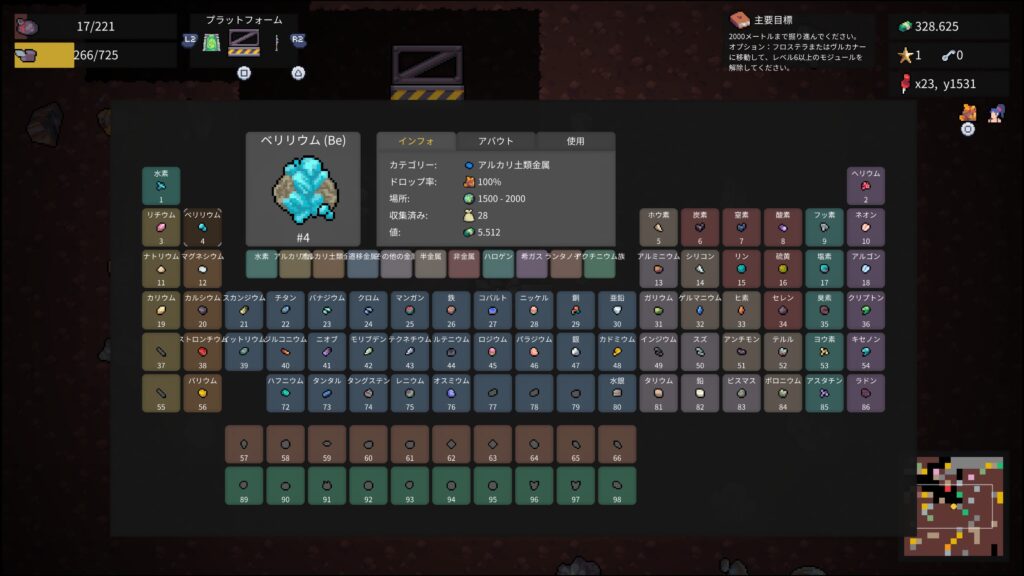Click the リチウム element tile
Screen dimensions: 1024x576
pos(161,227)
